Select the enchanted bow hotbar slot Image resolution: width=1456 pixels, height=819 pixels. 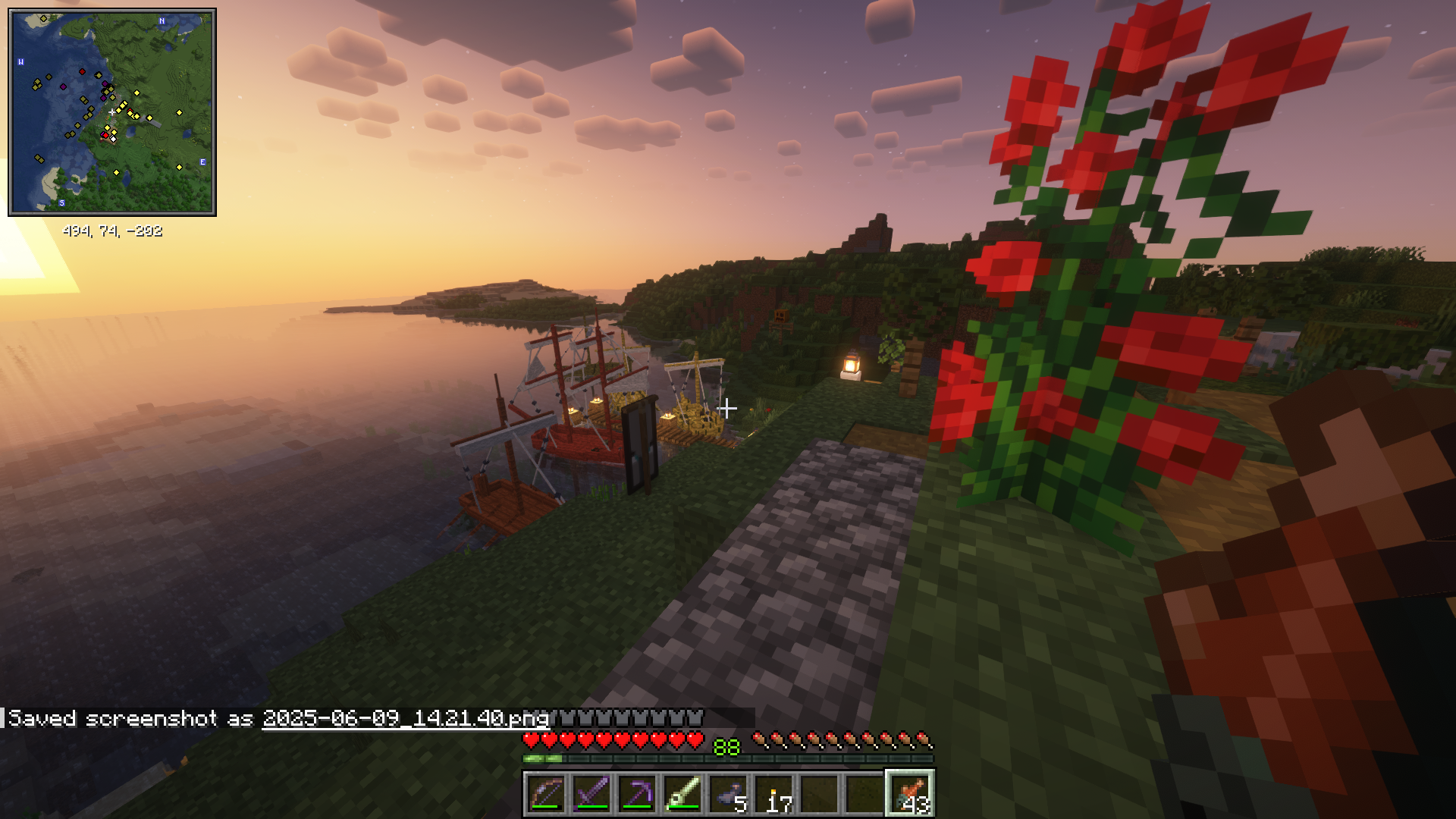[546, 794]
